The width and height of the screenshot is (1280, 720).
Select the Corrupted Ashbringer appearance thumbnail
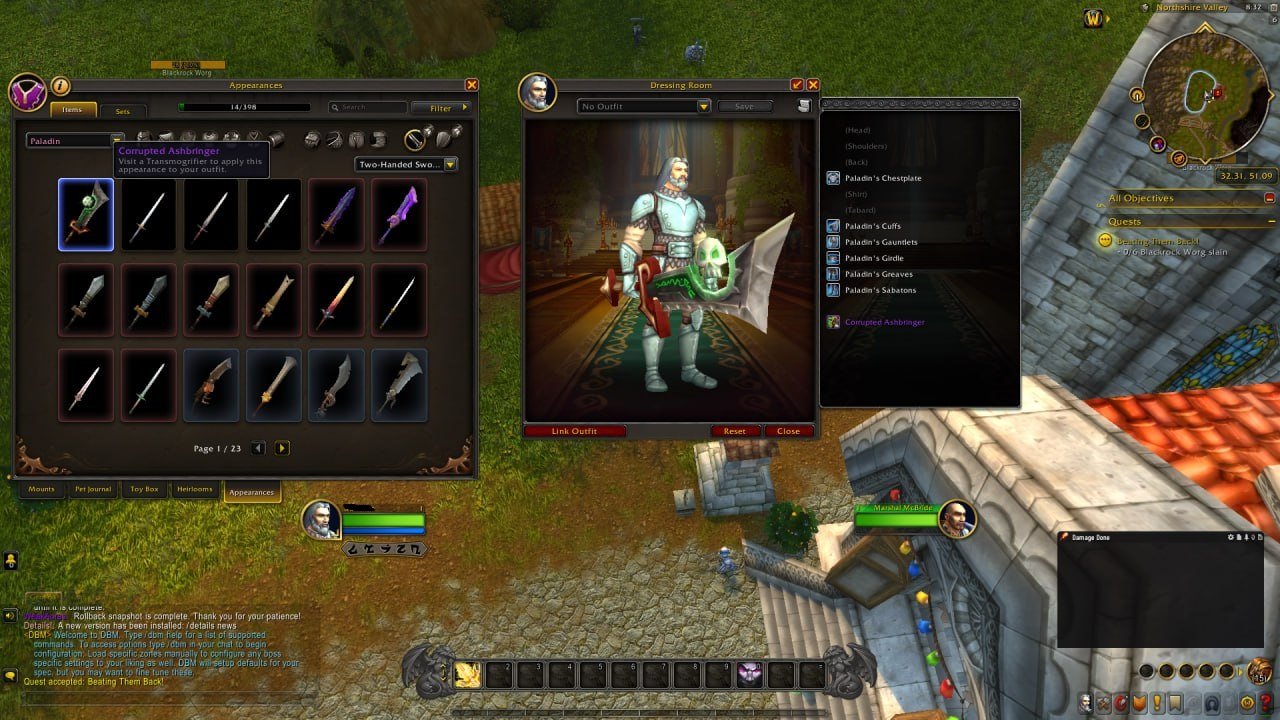pyautogui.click(x=86, y=214)
